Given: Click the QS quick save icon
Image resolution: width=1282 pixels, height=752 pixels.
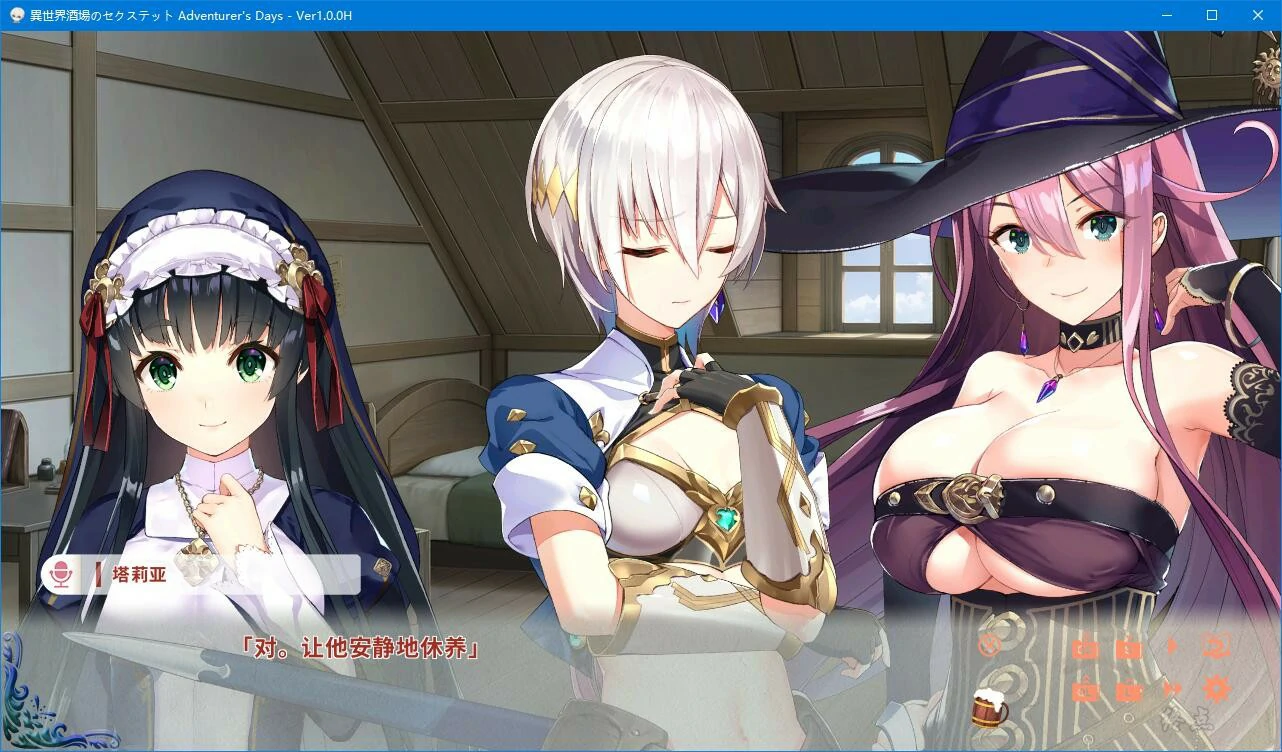Looking at the screenshot, I should pyautogui.click(x=1085, y=647).
